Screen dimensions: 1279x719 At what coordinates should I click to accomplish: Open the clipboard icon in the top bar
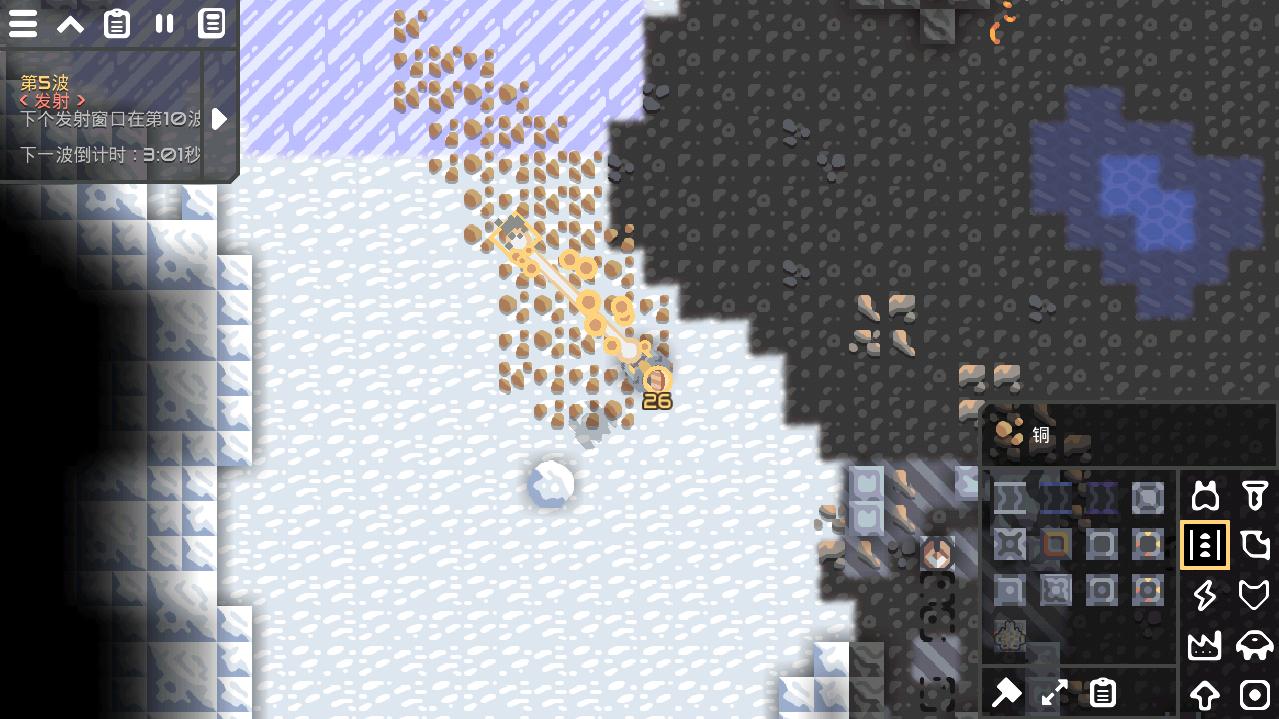tap(117, 24)
